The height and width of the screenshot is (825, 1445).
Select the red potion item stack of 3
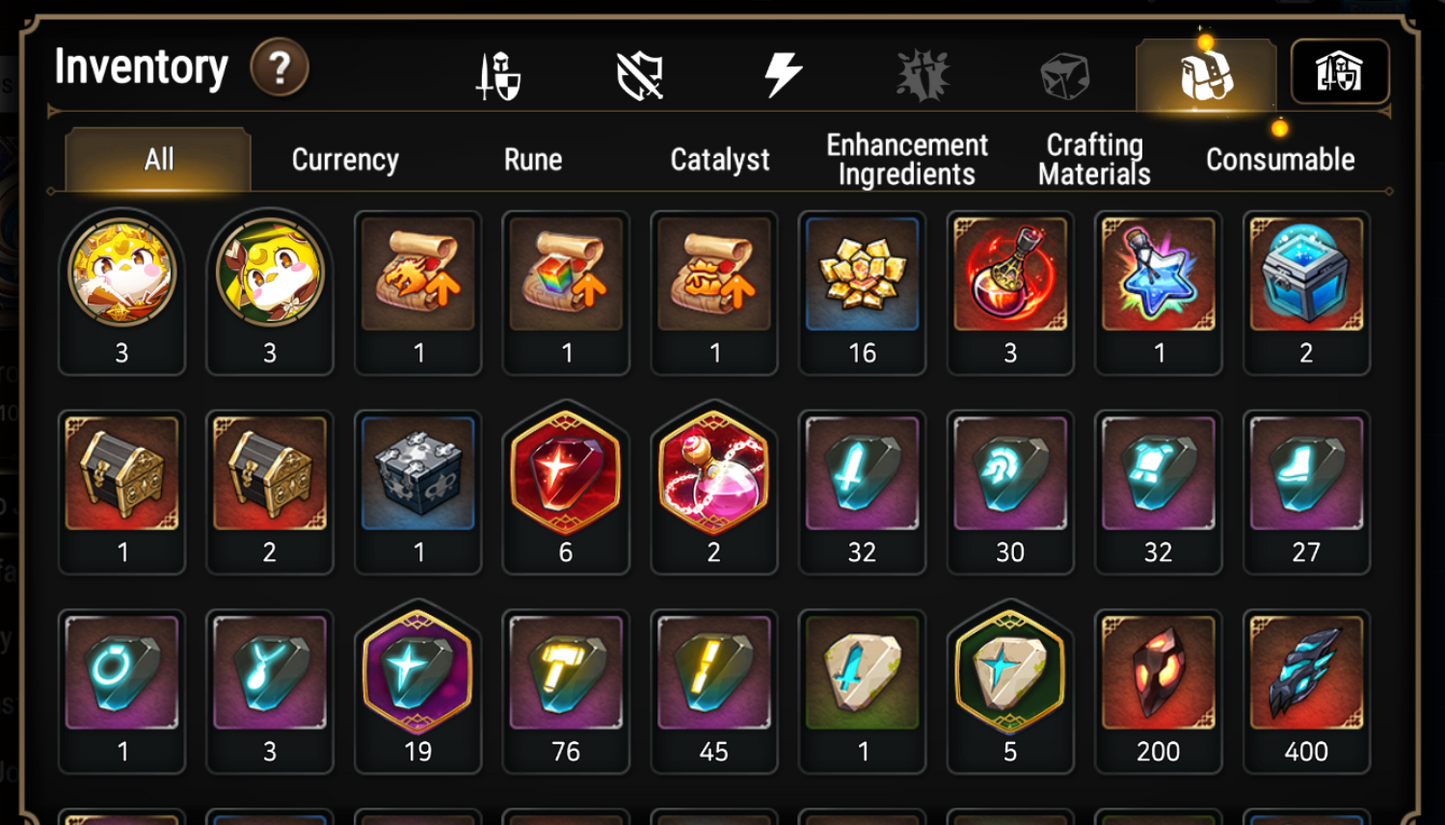(x=1010, y=277)
